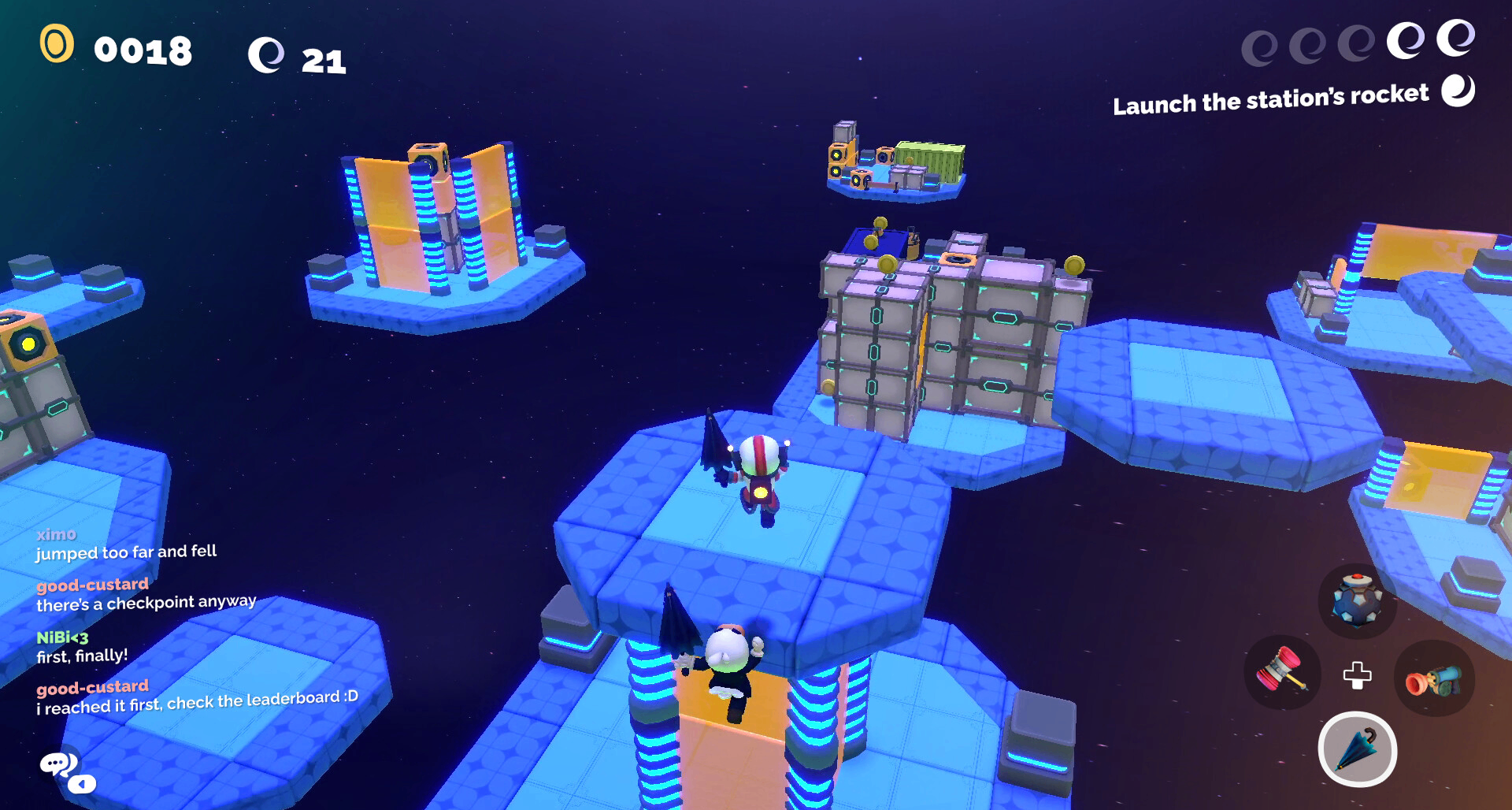Click the "Launch the station's rocket" objective

[x=1270, y=99]
